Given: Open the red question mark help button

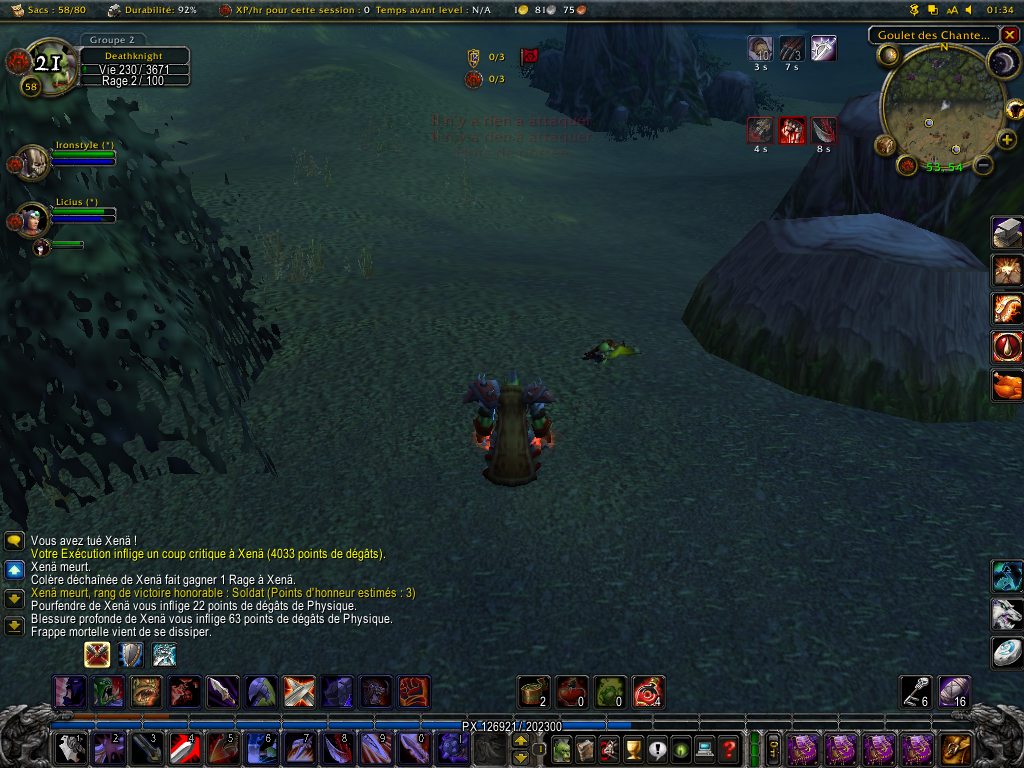Looking at the screenshot, I should click(x=730, y=748).
